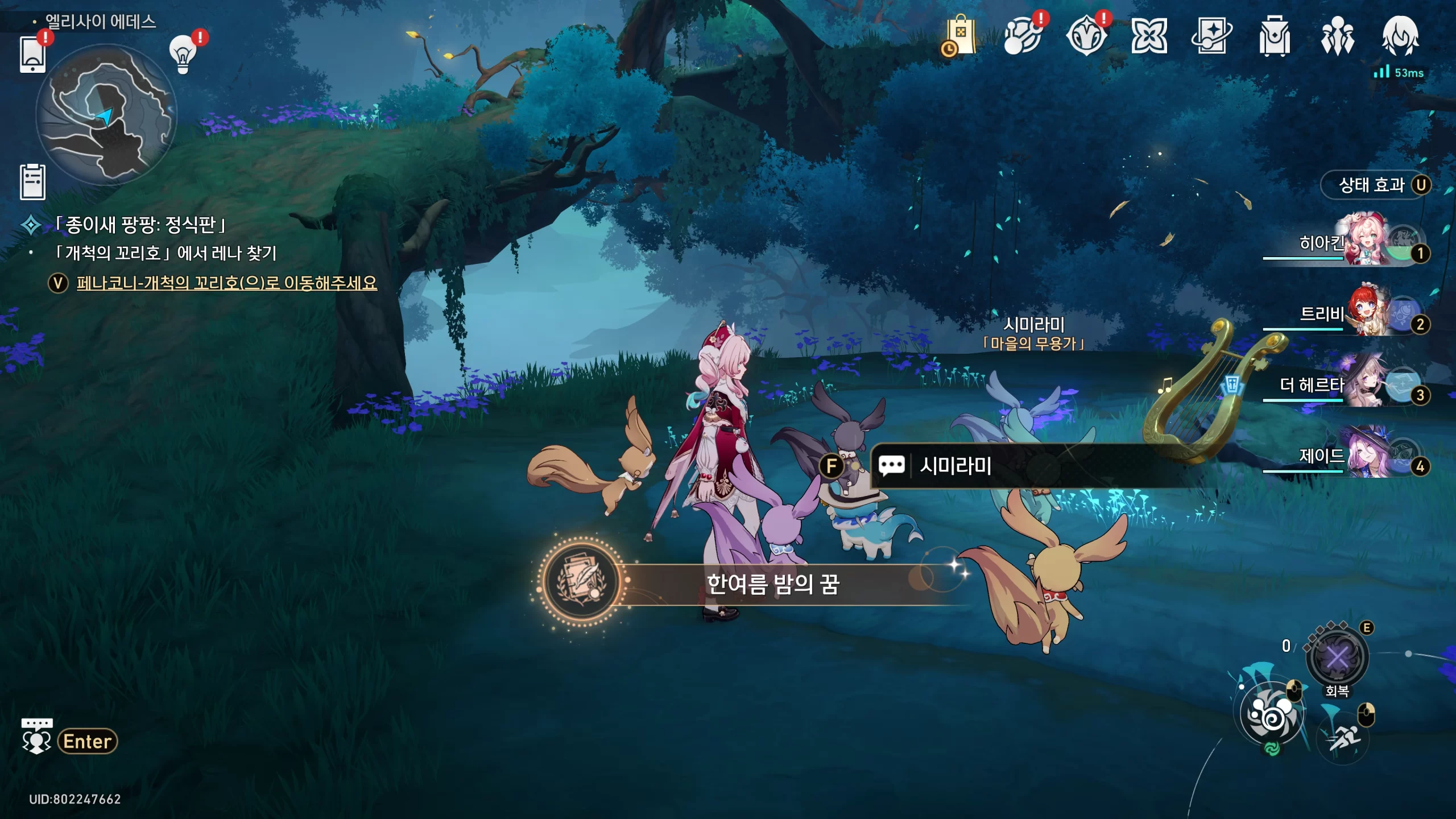Screen dimensions: 1456x819
Task: Open the backpack inventory icon
Action: coord(1274,36)
